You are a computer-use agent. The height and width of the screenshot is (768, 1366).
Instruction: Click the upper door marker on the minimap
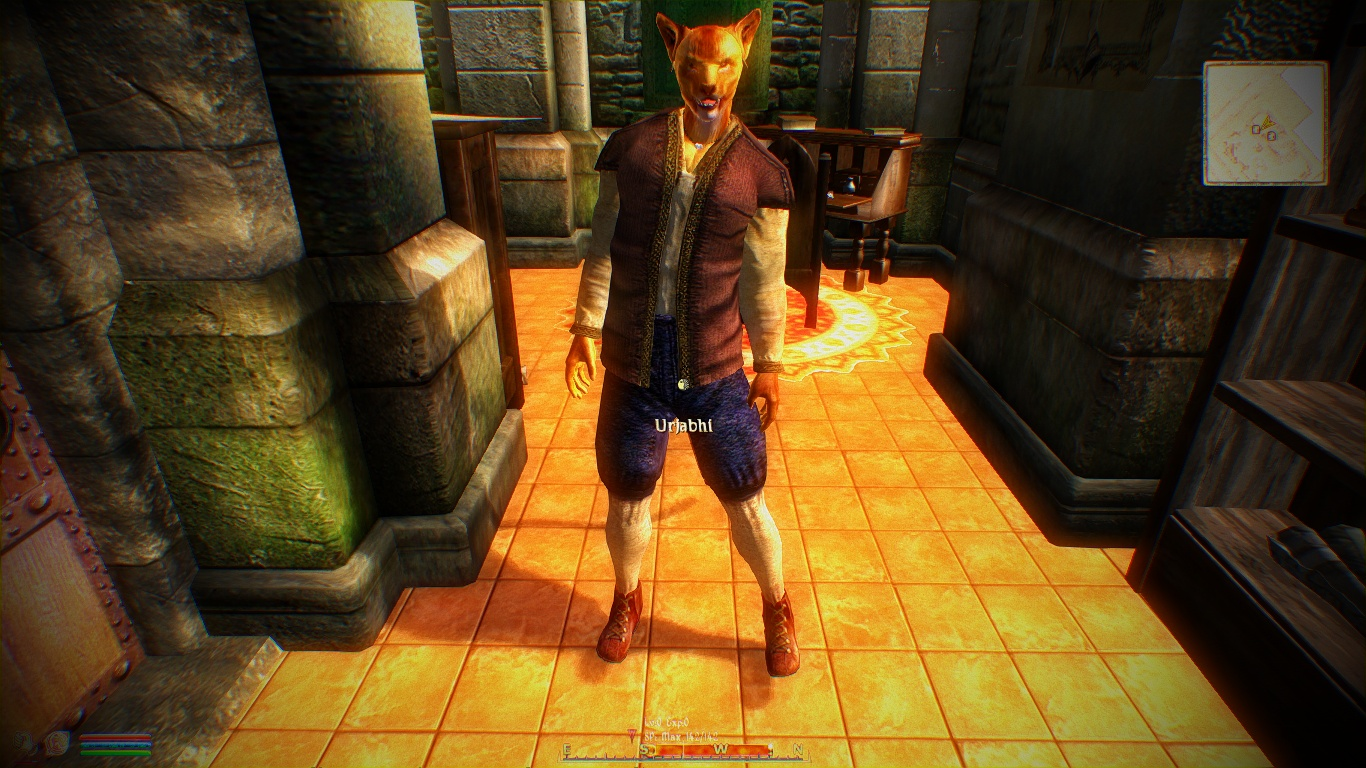(1255, 130)
